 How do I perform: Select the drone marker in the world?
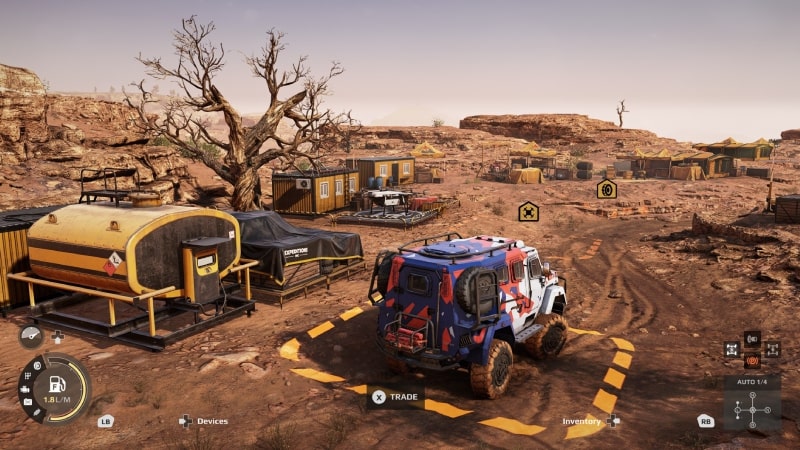coord(528,211)
